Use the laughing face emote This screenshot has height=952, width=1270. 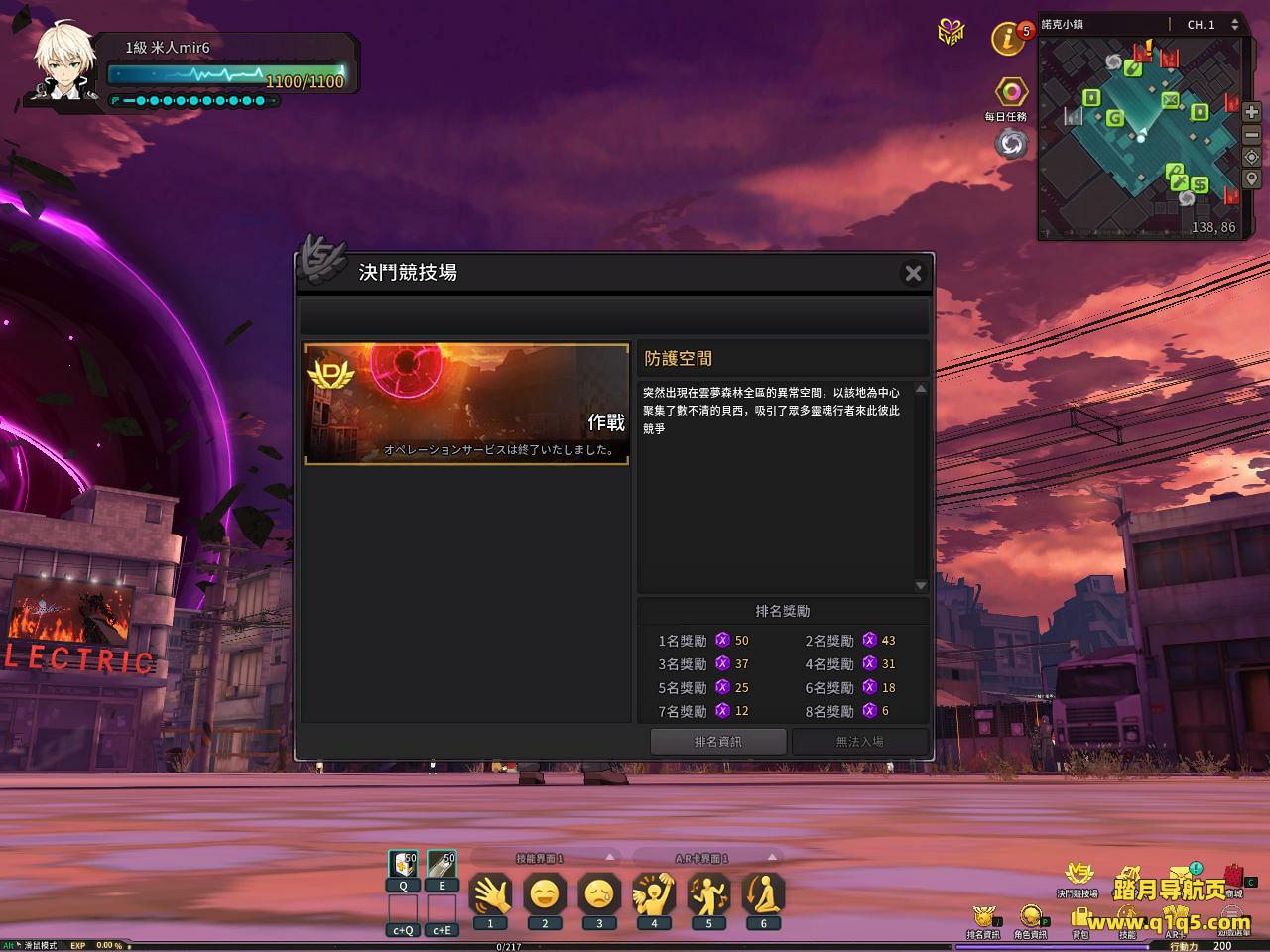coord(545,895)
